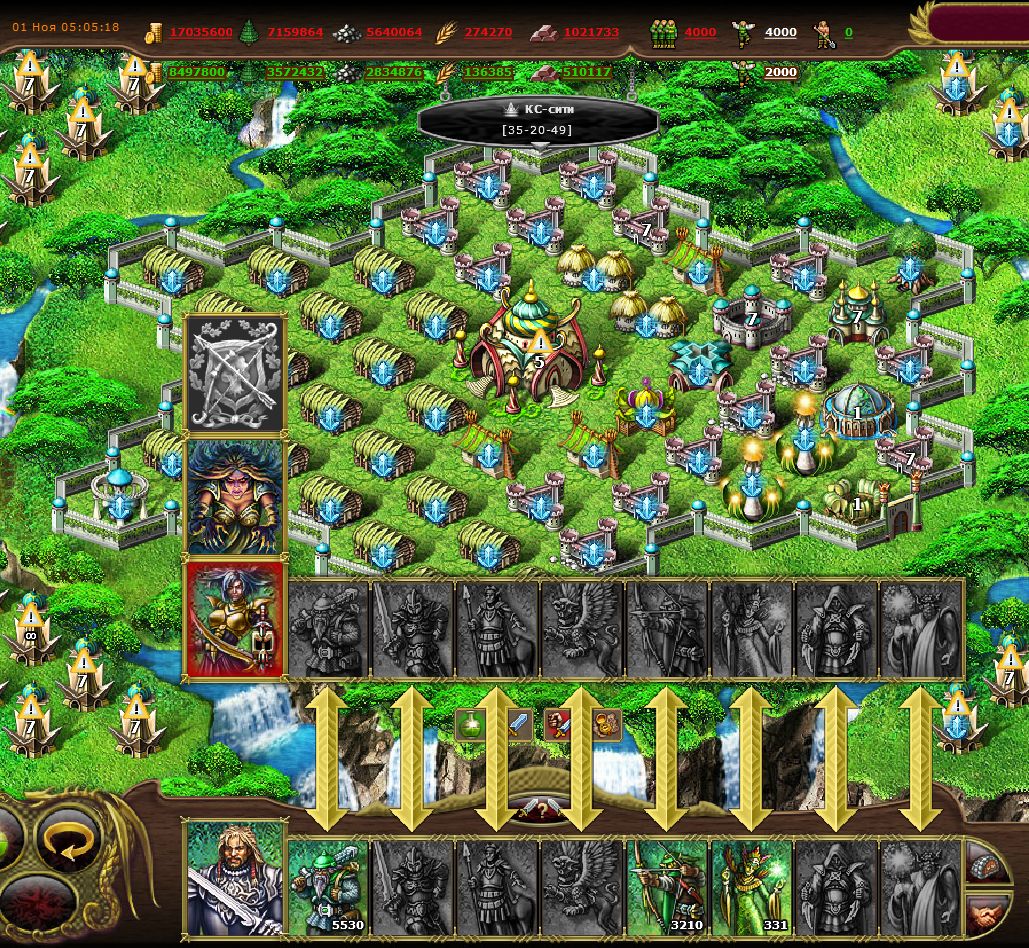This screenshot has width=1029, height=948.
Task: Select the dwarf unit stack of 5530
Action: pyautogui.click(x=328, y=886)
